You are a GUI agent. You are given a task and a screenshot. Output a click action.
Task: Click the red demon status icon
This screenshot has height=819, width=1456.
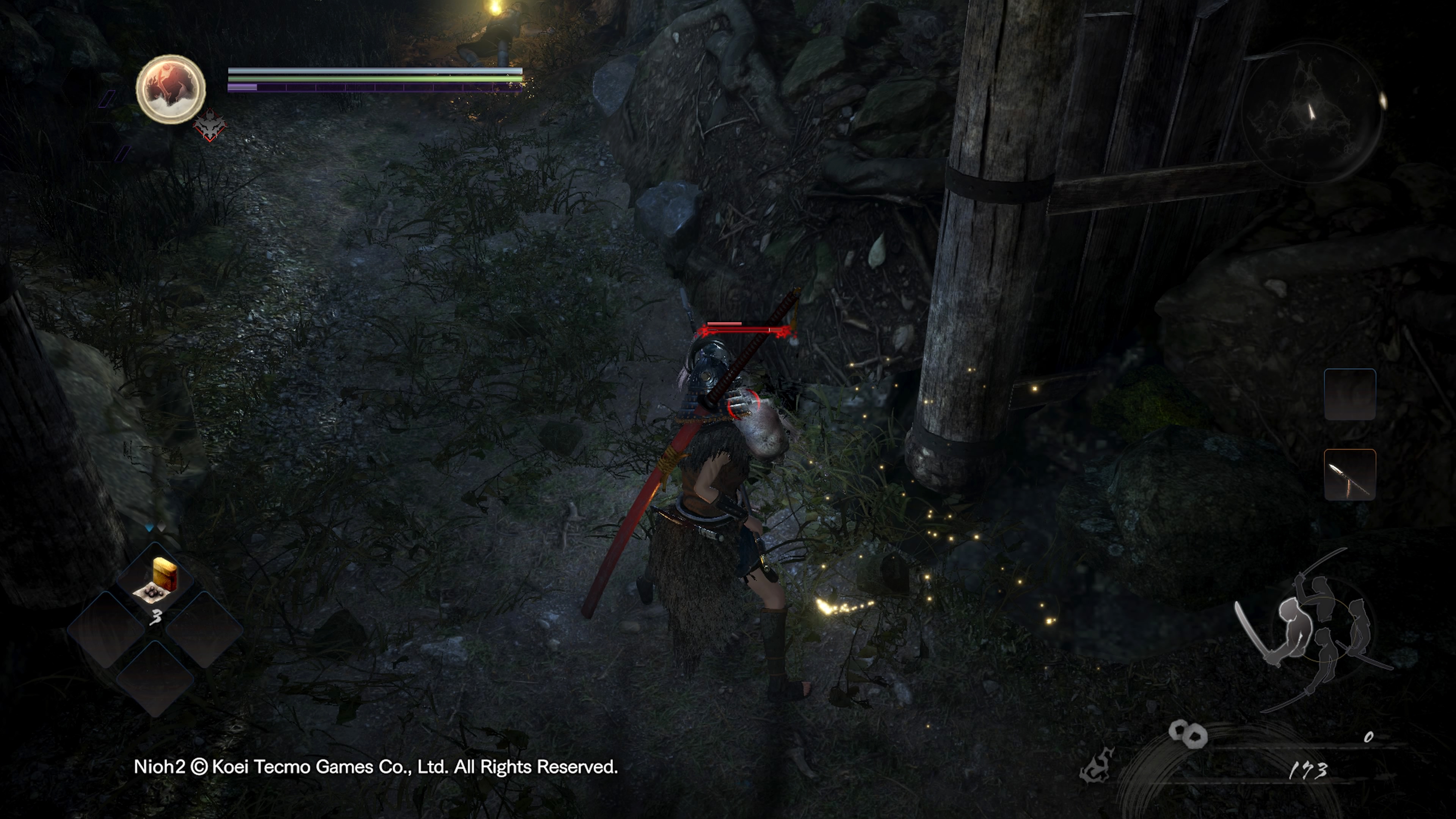pos(210,126)
